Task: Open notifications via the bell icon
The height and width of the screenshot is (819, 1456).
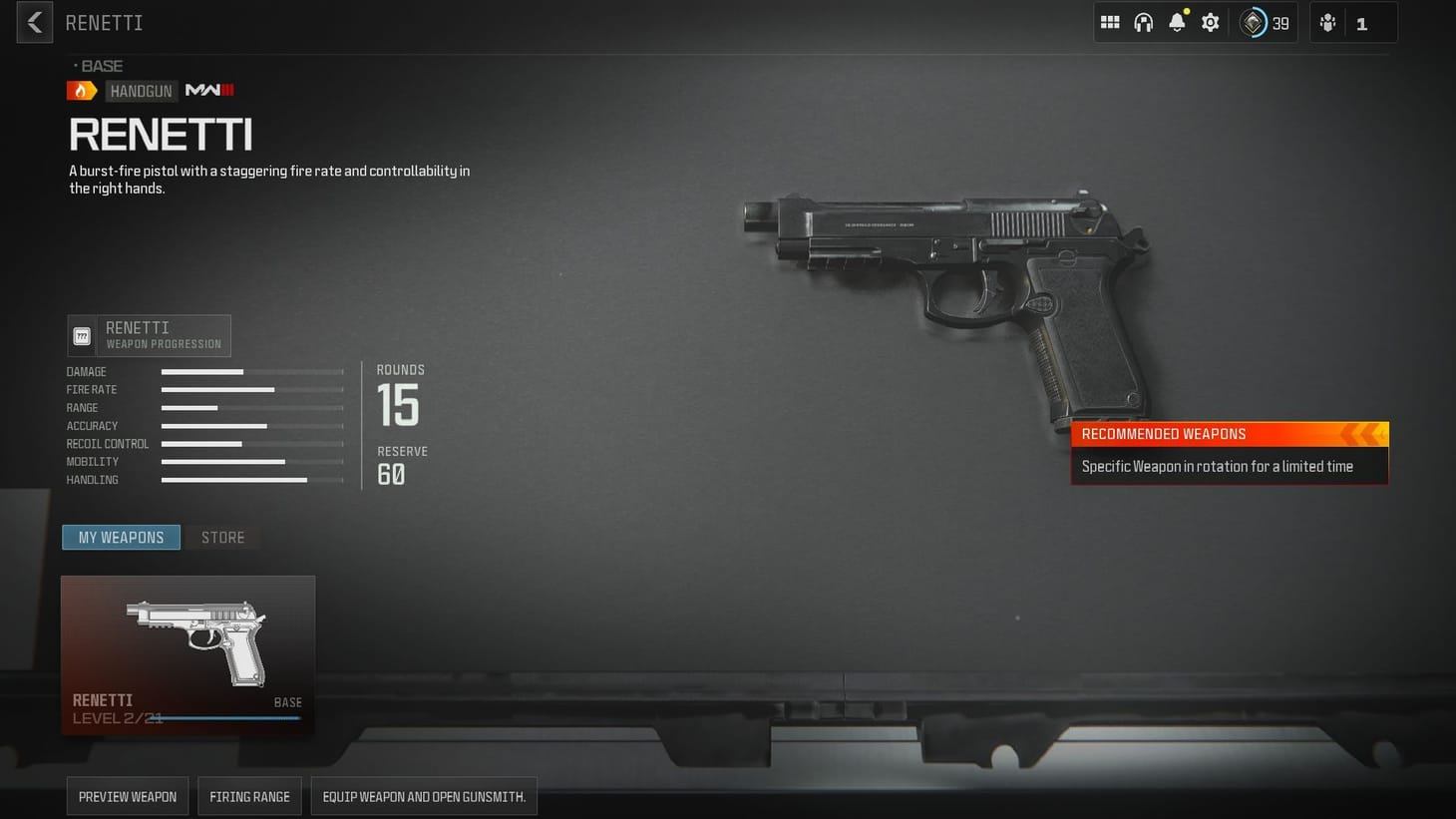Action: pyautogui.click(x=1177, y=22)
